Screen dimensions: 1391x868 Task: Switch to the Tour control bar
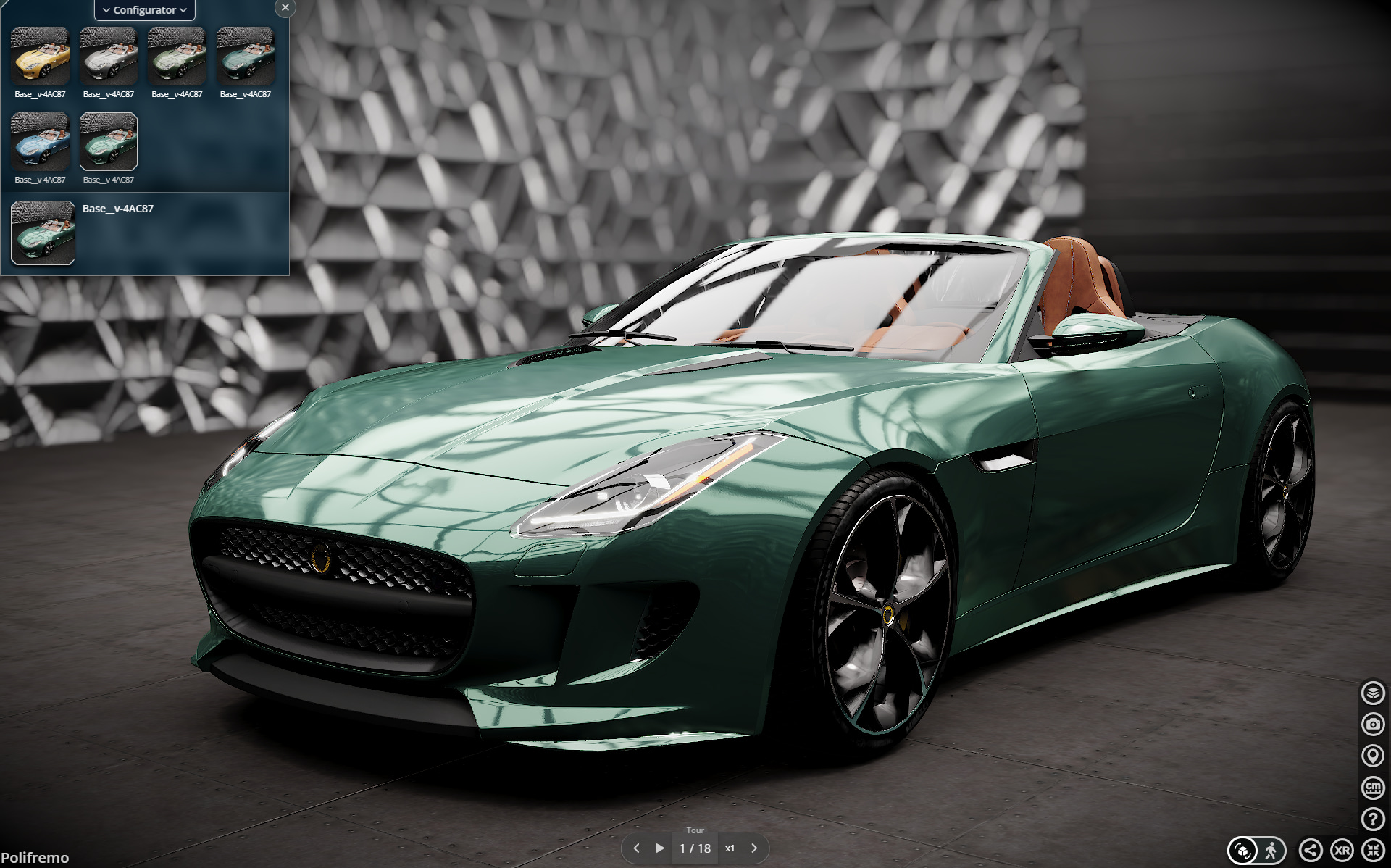click(695, 830)
